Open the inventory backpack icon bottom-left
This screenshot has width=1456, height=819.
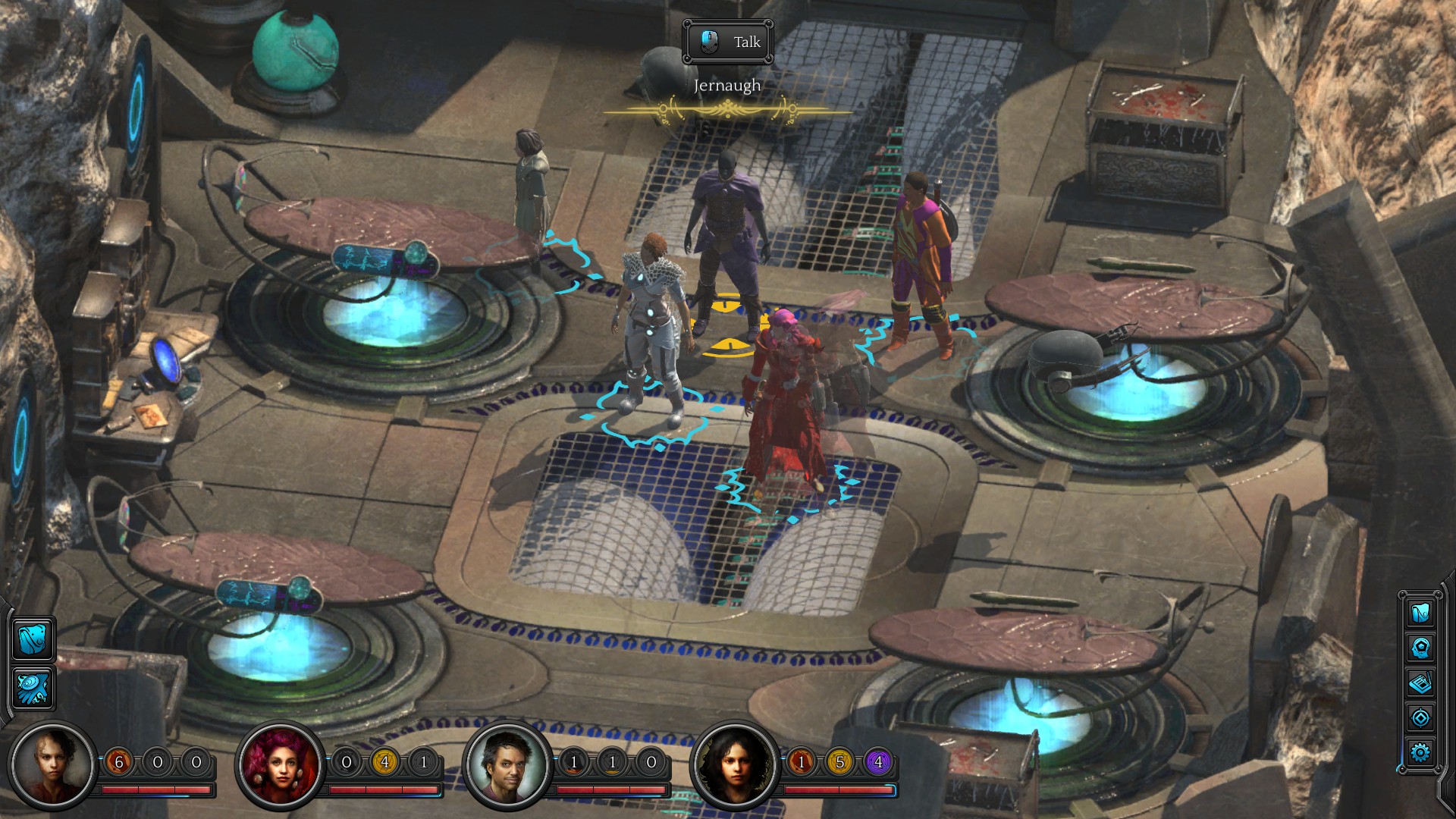coord(33,639)
